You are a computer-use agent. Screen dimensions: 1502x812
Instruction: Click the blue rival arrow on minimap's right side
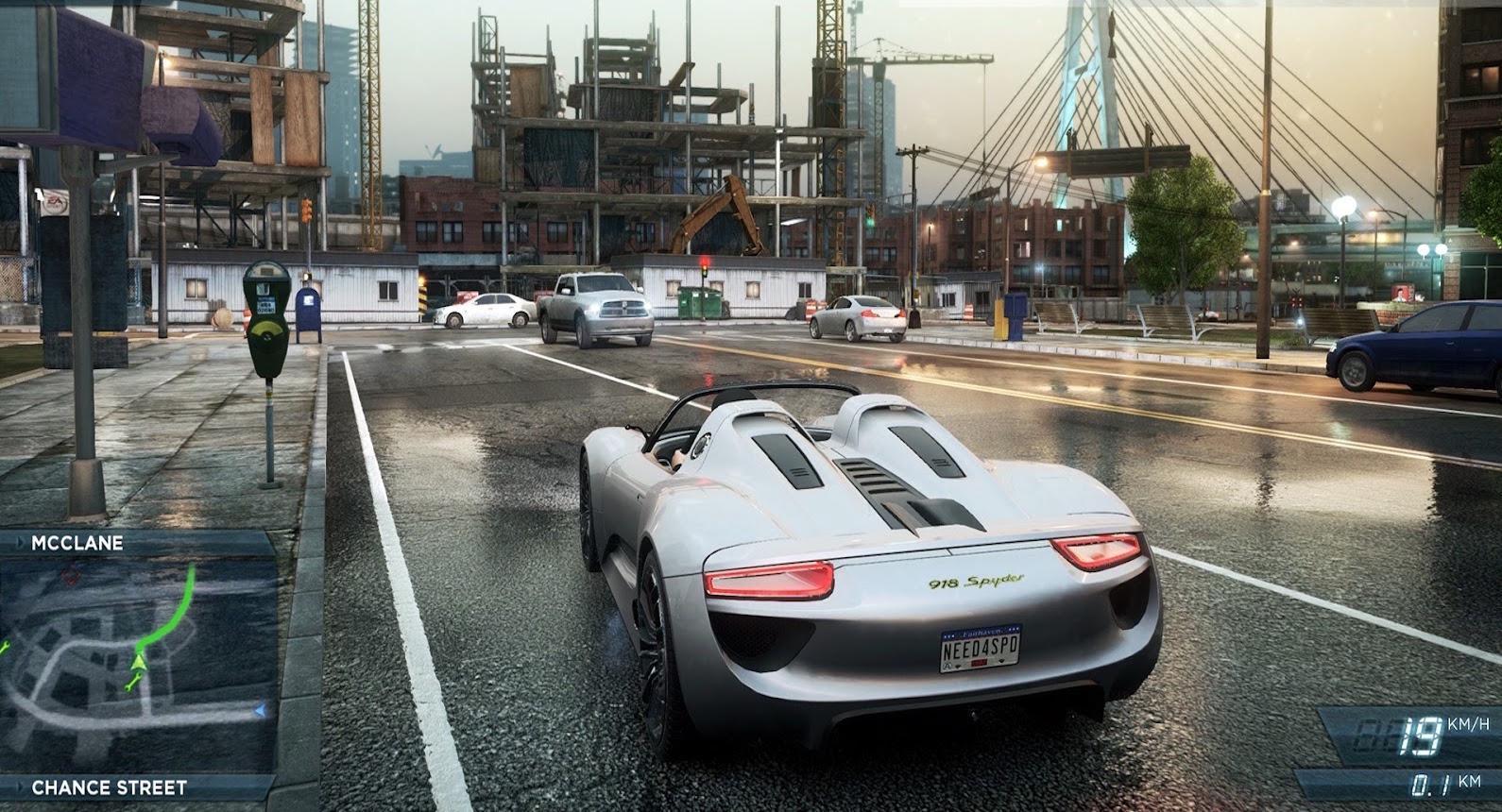[260, 710]
